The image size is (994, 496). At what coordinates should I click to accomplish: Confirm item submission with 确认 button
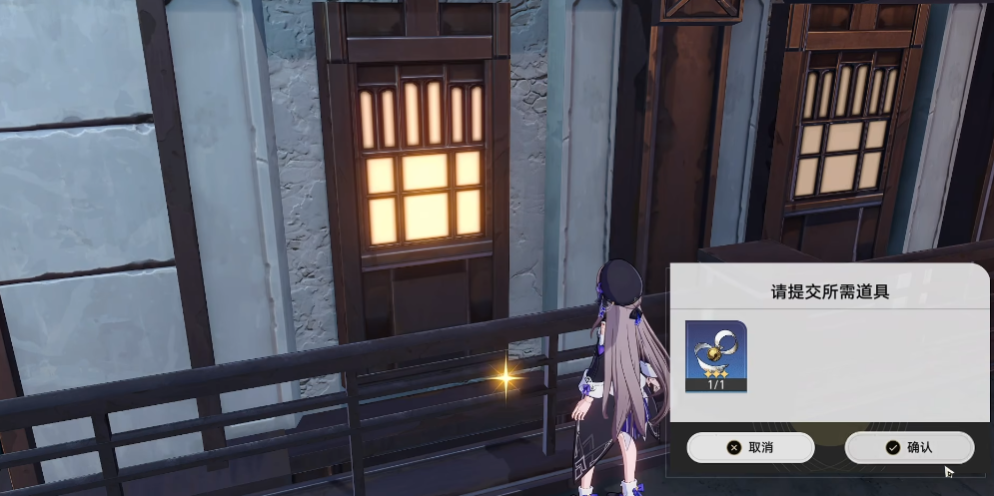(x=908, y=447)
